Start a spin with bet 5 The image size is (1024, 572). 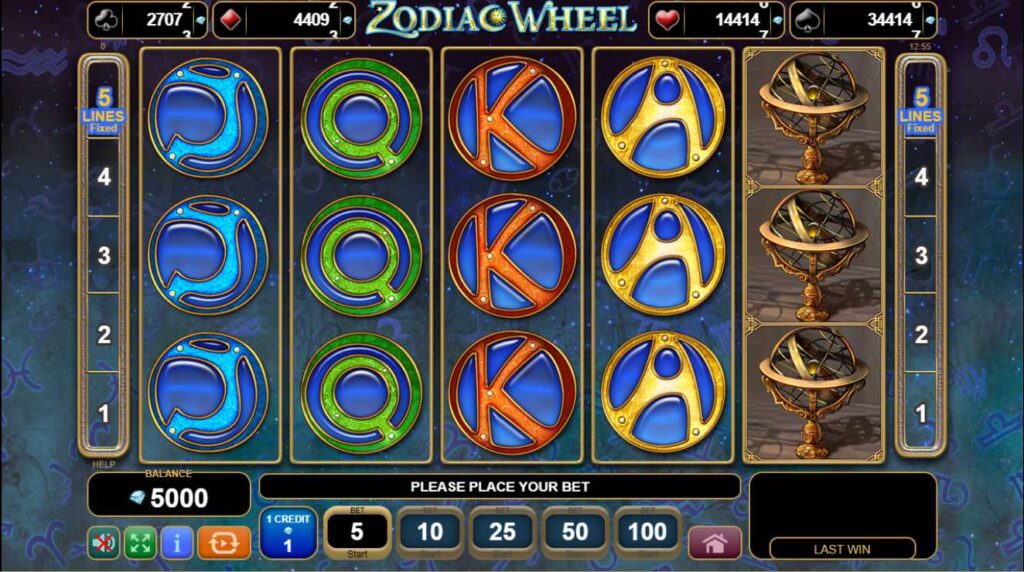click(x=357, y=531)
